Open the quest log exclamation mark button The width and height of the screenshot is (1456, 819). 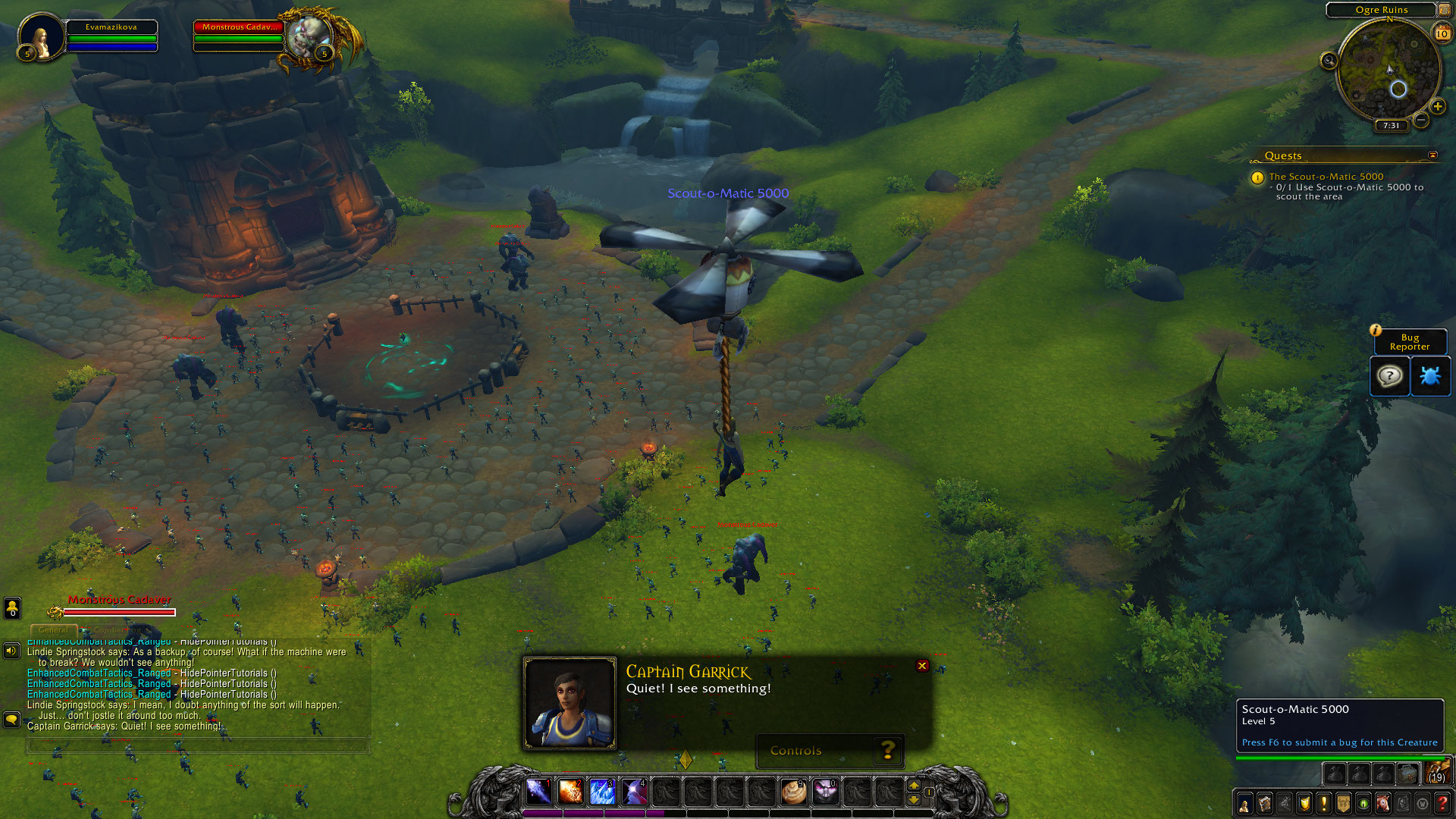tap(1323, 803)
